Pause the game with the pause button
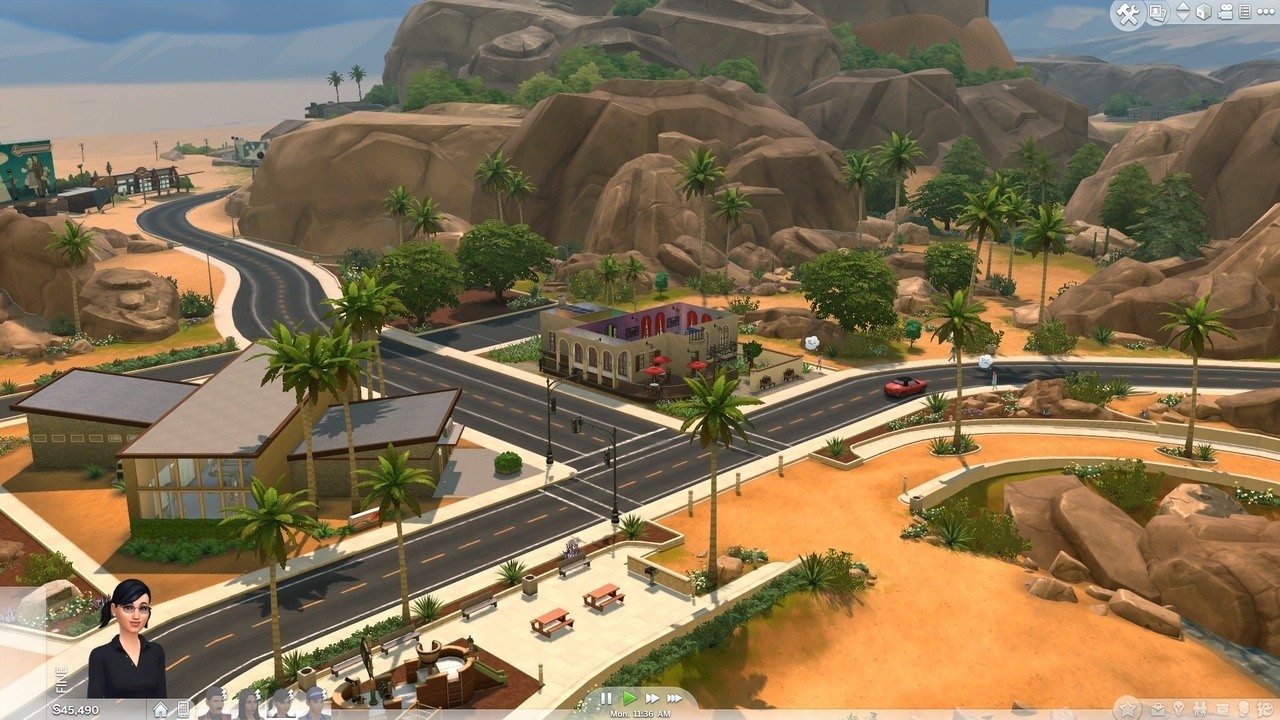The width and height of the screenshot is (1280, 720). [607, 698]
